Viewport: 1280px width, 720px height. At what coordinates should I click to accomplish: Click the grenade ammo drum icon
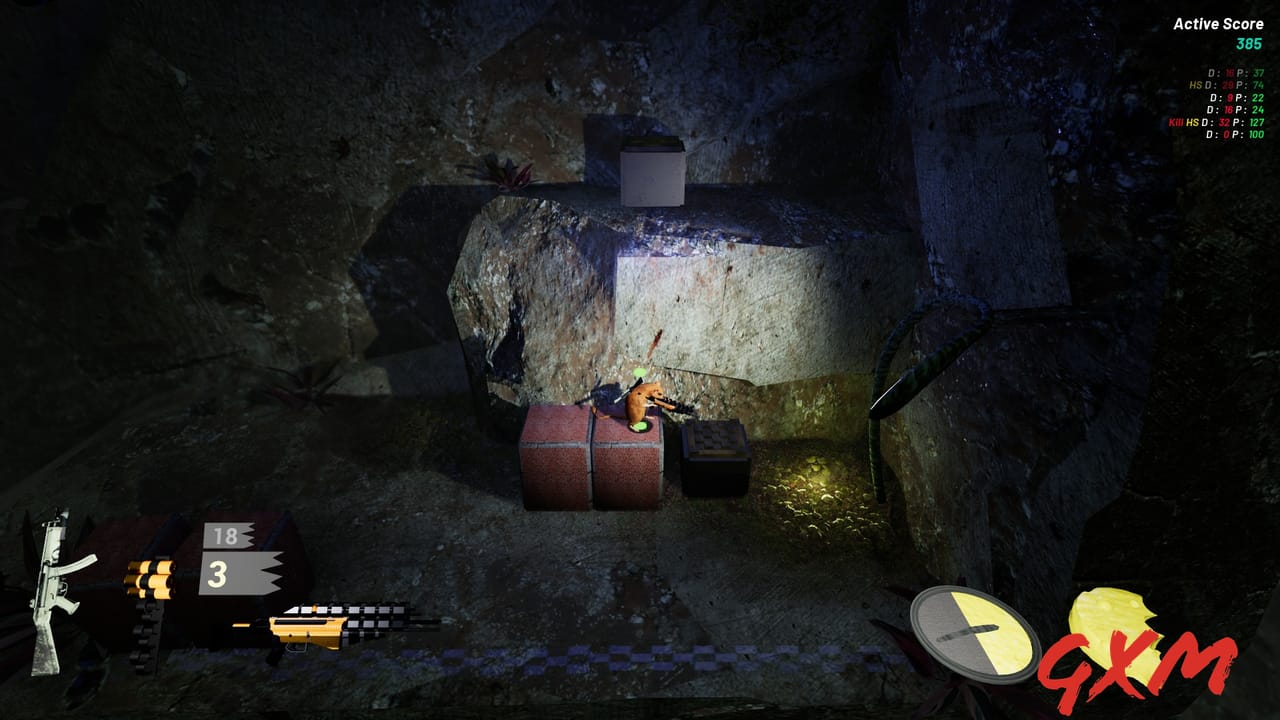point(150,580)
